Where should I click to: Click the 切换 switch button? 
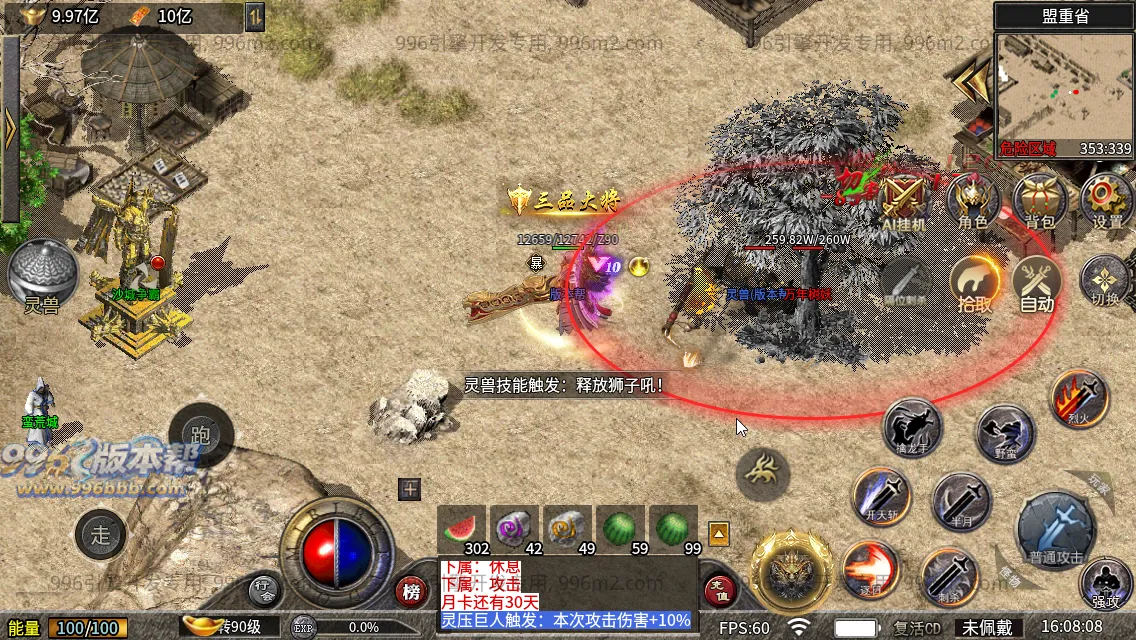click(x=1105, y=281)
